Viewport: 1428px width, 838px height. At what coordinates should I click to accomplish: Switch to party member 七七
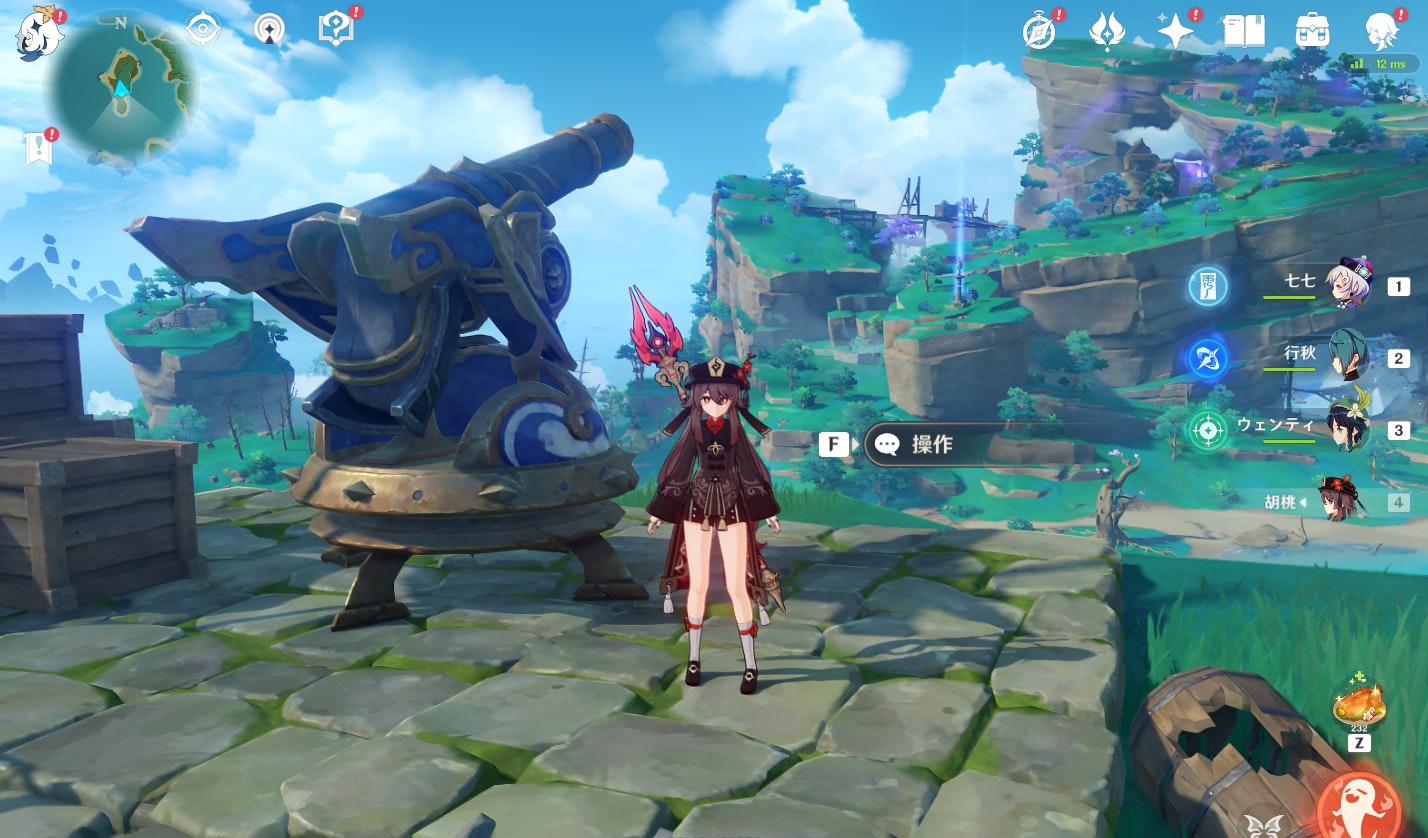(1346, 285)
